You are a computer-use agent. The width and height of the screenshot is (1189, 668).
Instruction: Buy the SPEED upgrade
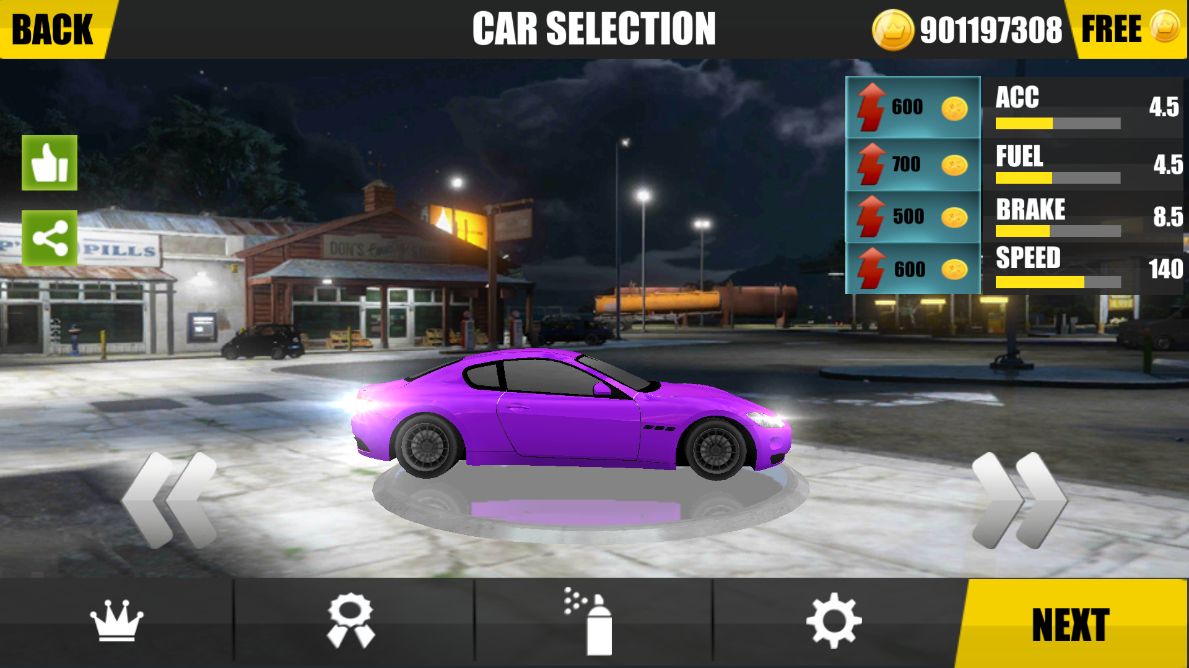point(913,269)
